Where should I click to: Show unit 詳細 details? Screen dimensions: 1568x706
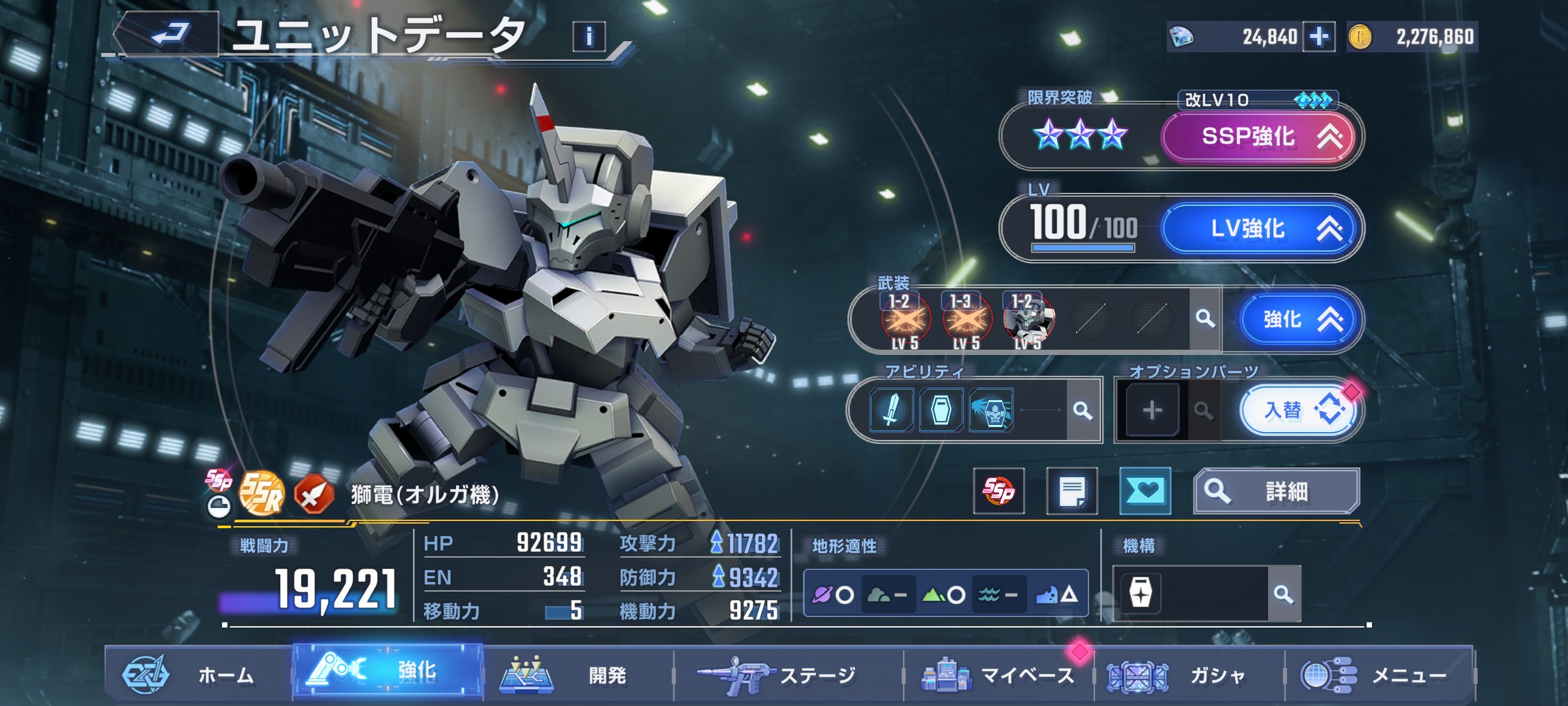click(1277, 490)
